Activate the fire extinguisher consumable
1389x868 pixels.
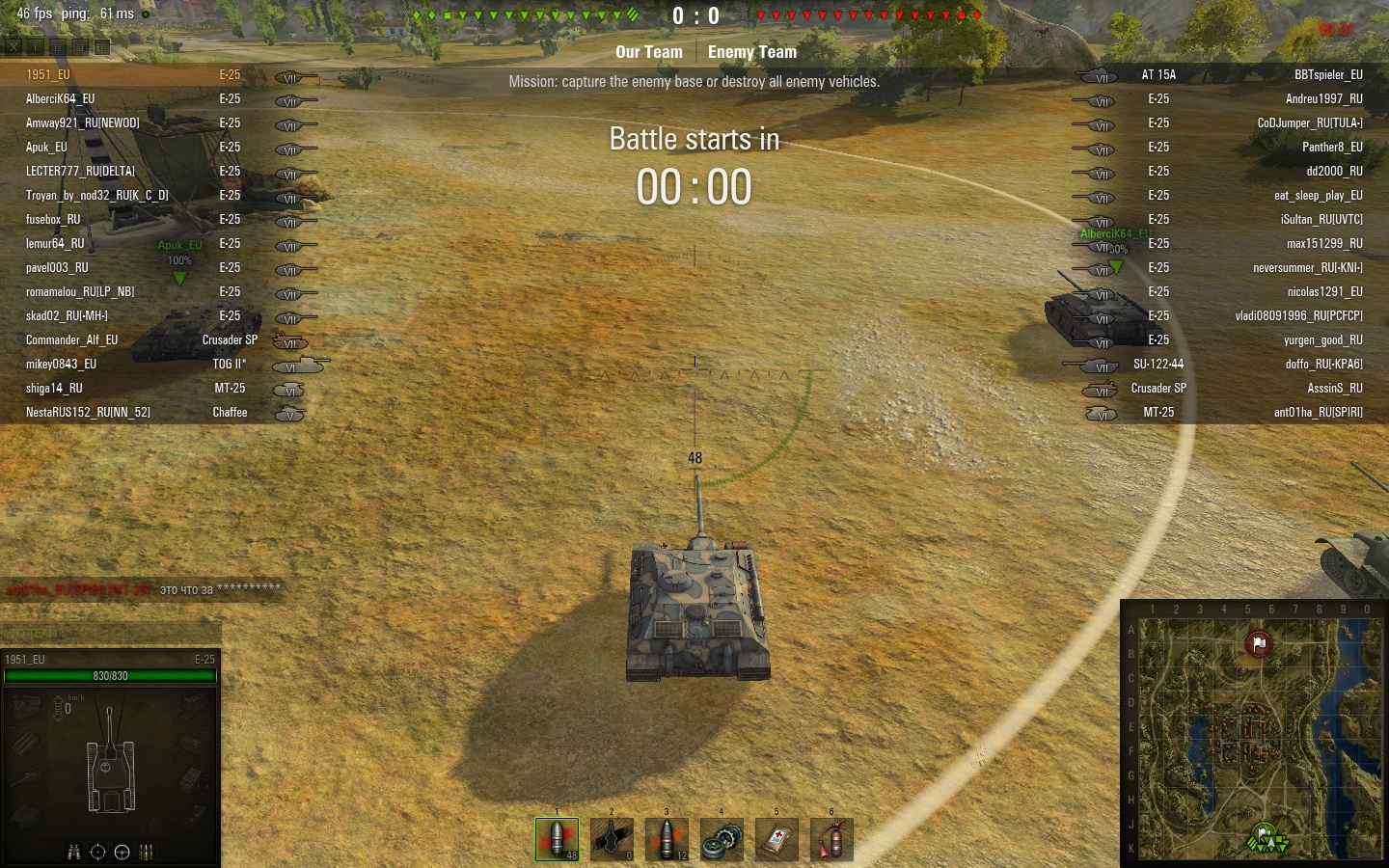(831, 838)
